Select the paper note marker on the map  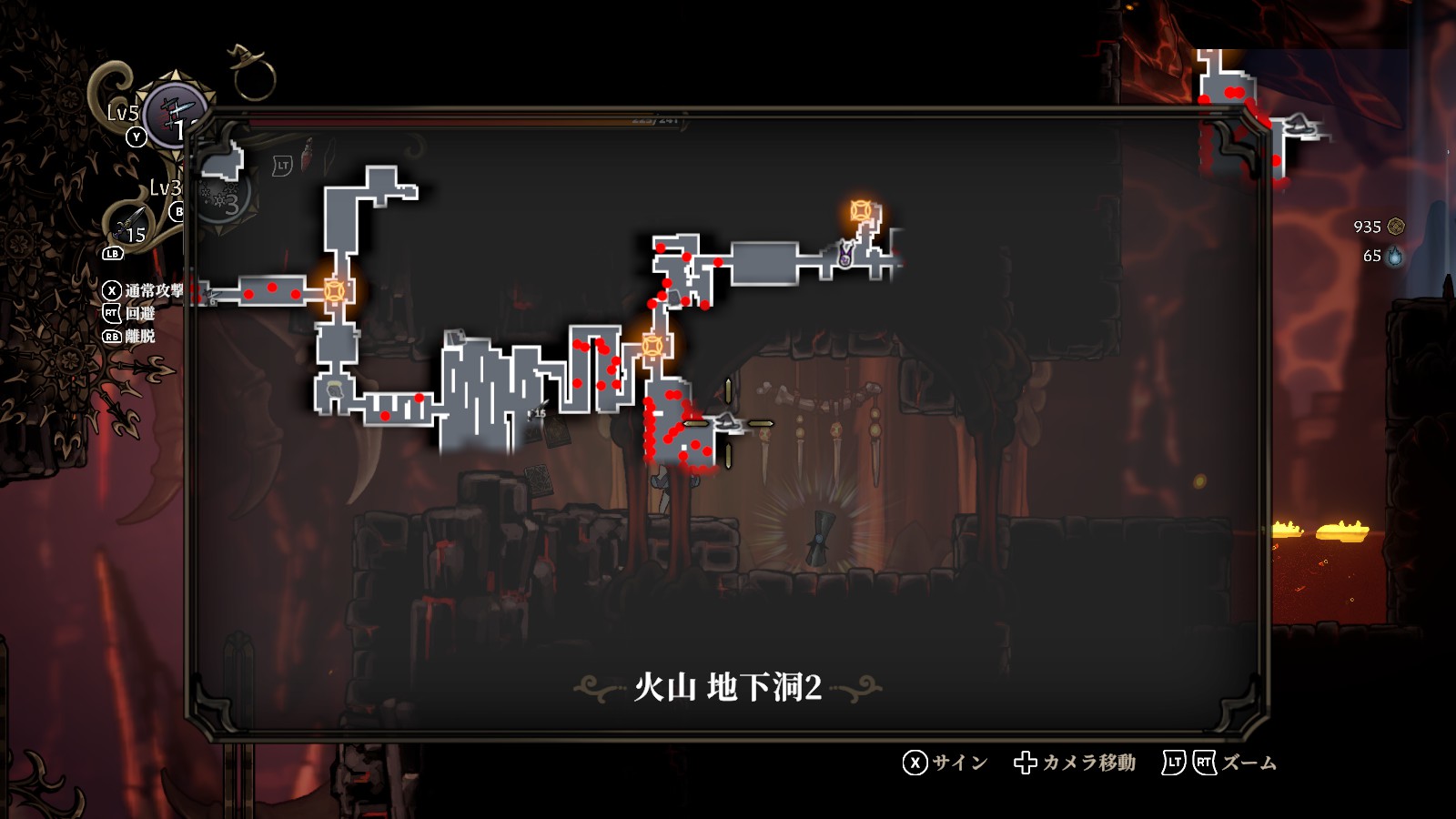tap(455, 338)
